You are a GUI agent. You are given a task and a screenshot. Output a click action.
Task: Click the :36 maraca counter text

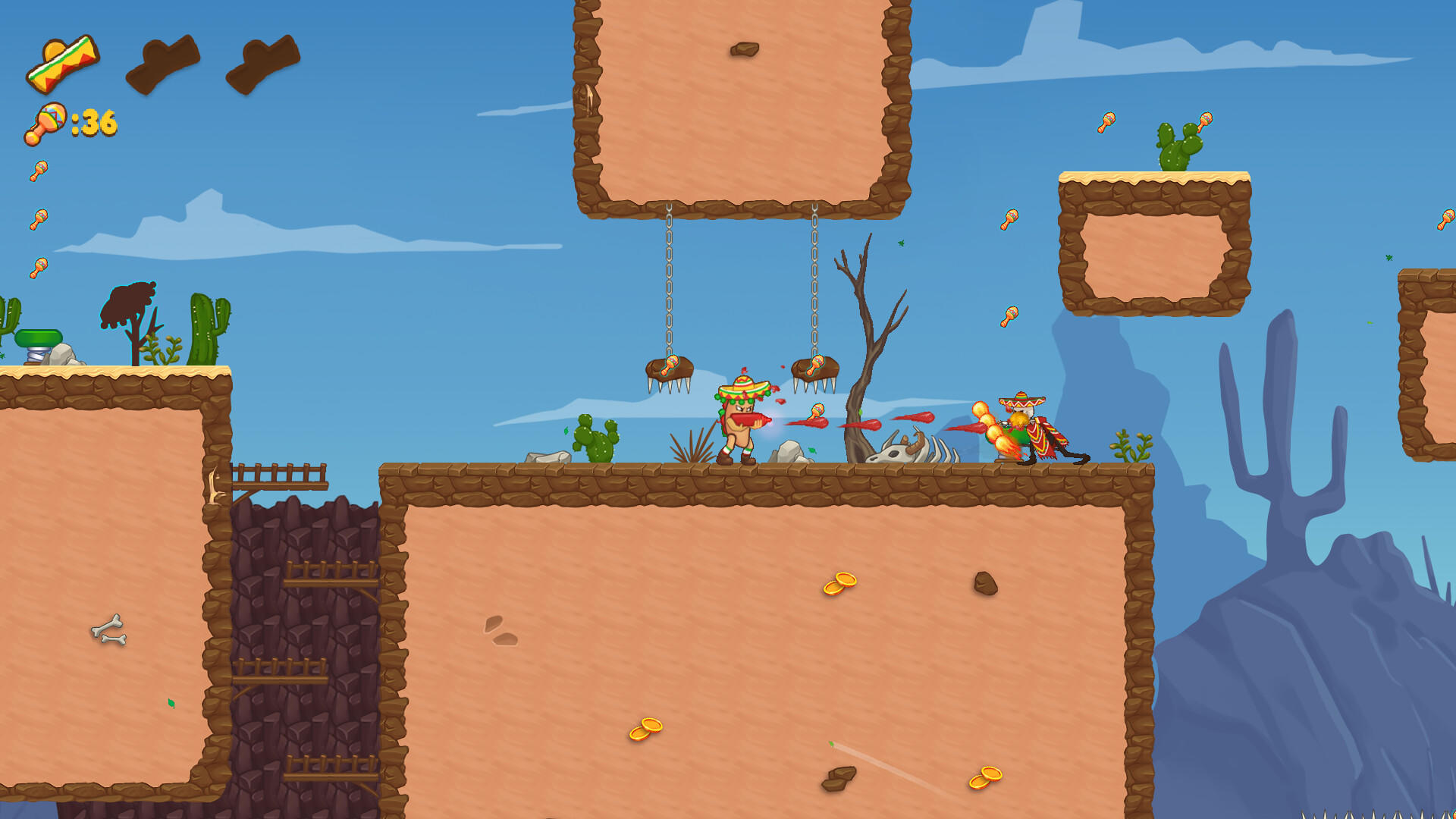(91, 121)
